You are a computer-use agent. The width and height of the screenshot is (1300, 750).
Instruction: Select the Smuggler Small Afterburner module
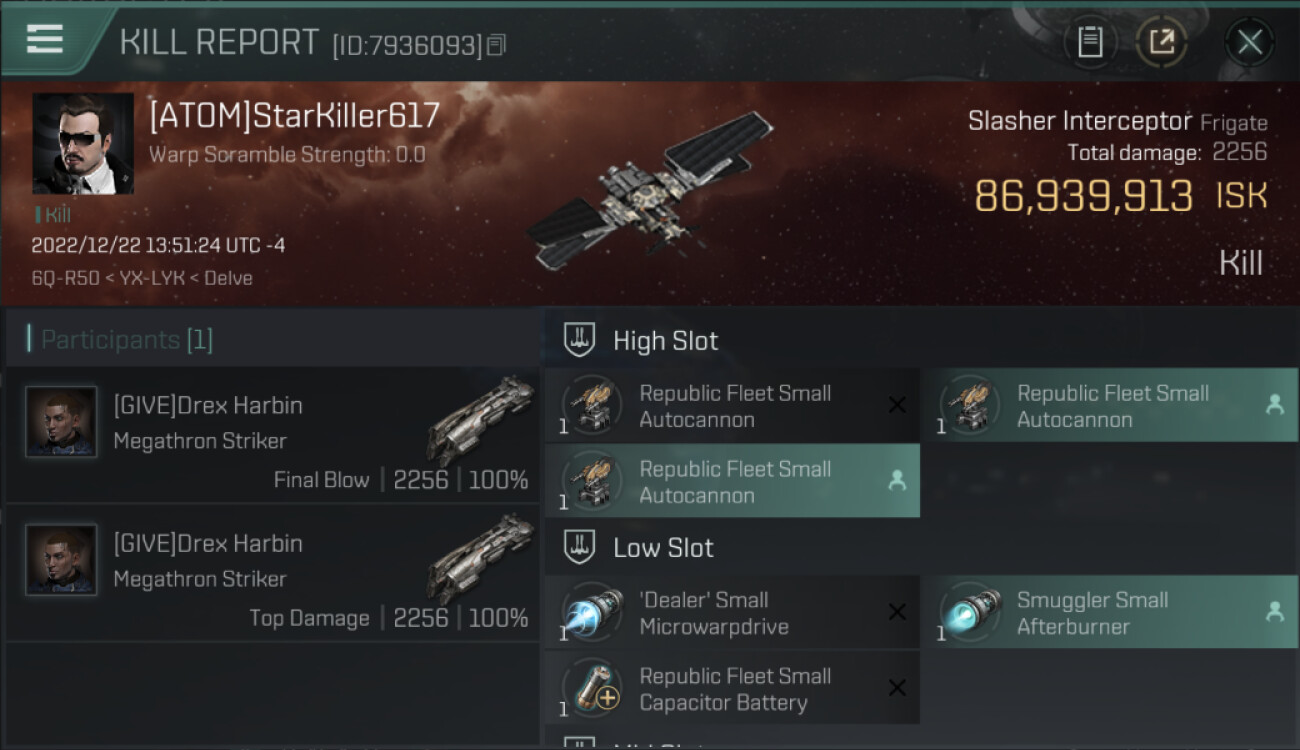pyautogui.click(x=1109, y=613)
